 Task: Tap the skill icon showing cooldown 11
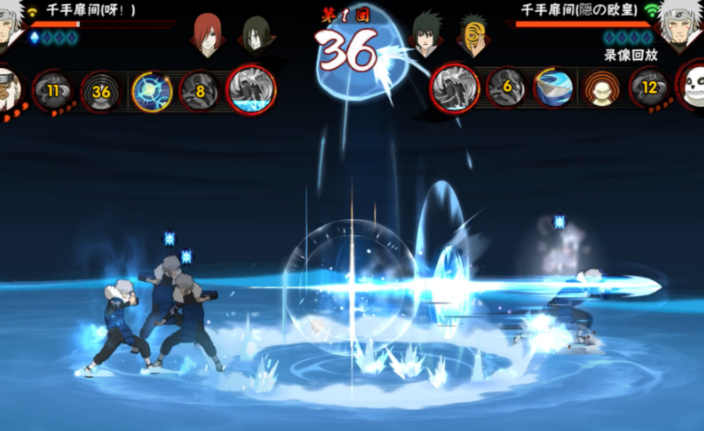[x=51, y=89]
